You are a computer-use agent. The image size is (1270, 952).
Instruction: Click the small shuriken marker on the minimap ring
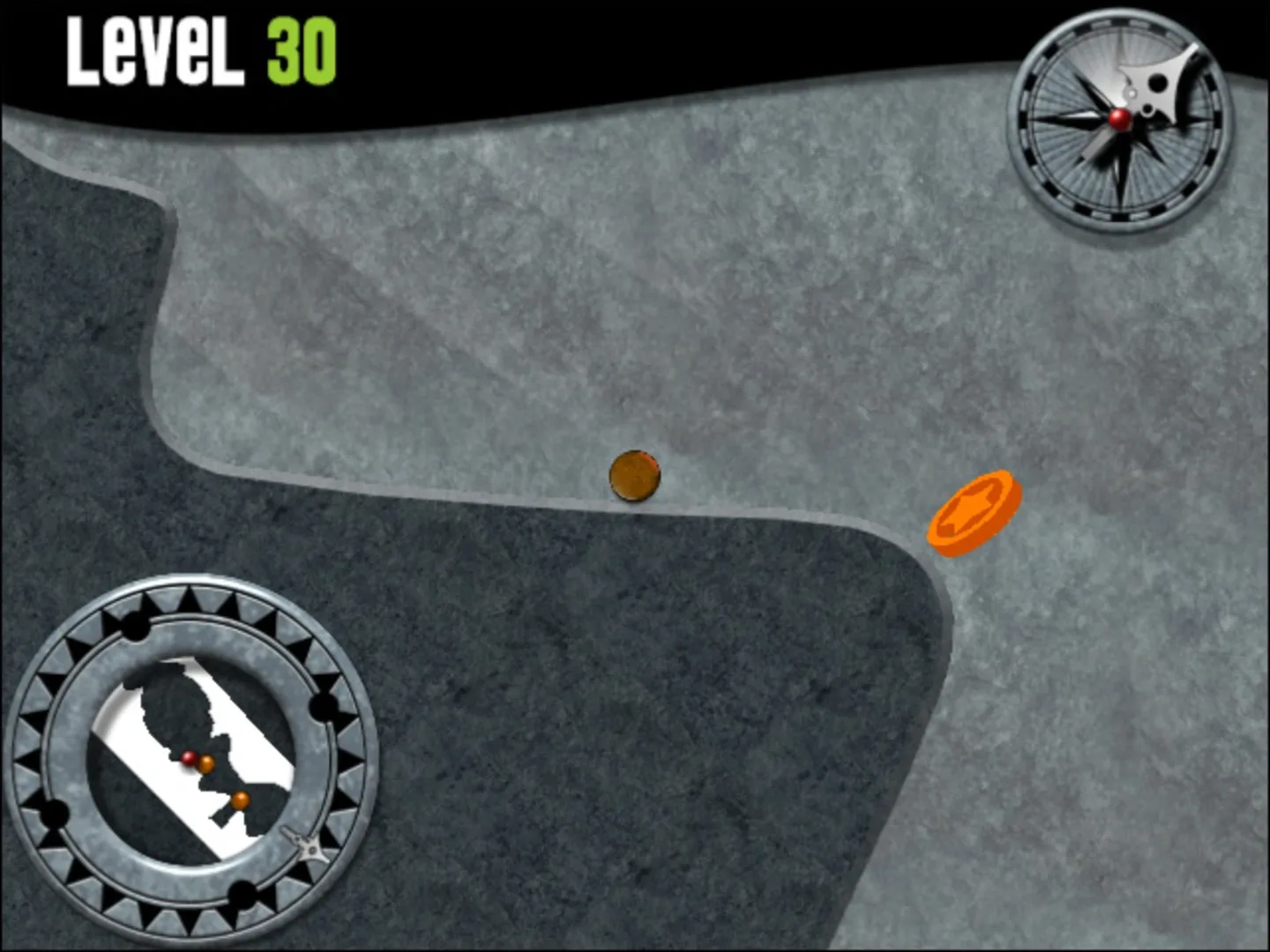(310, 846)
